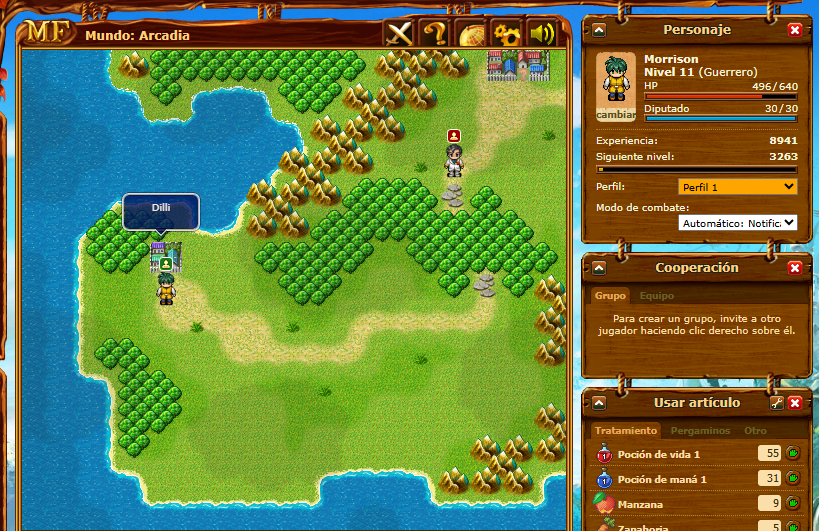Open the gear settings menu
The width and height of the screenshot is (819, 531).
coord(506,34)
